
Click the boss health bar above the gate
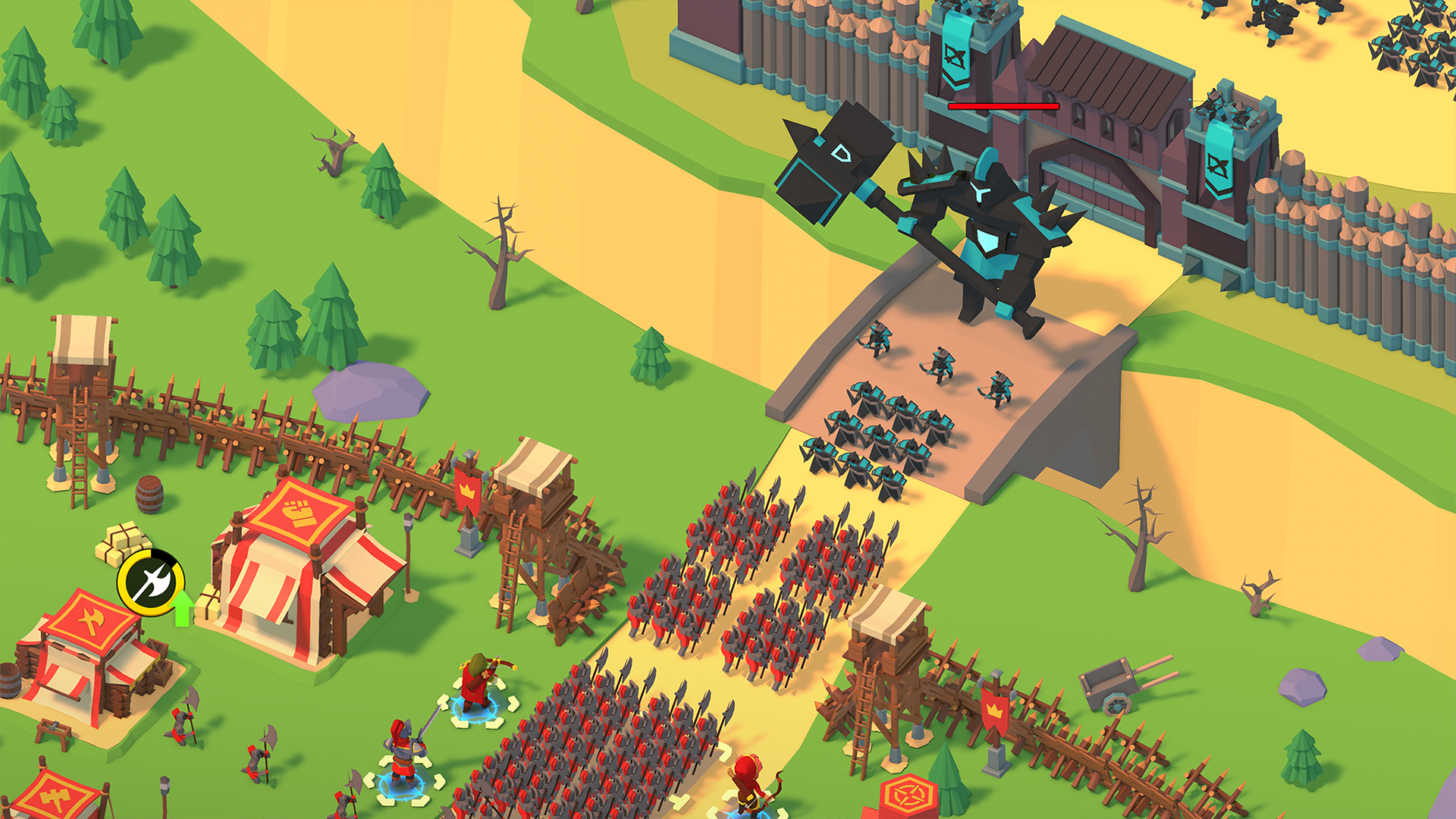point(1004,107)
